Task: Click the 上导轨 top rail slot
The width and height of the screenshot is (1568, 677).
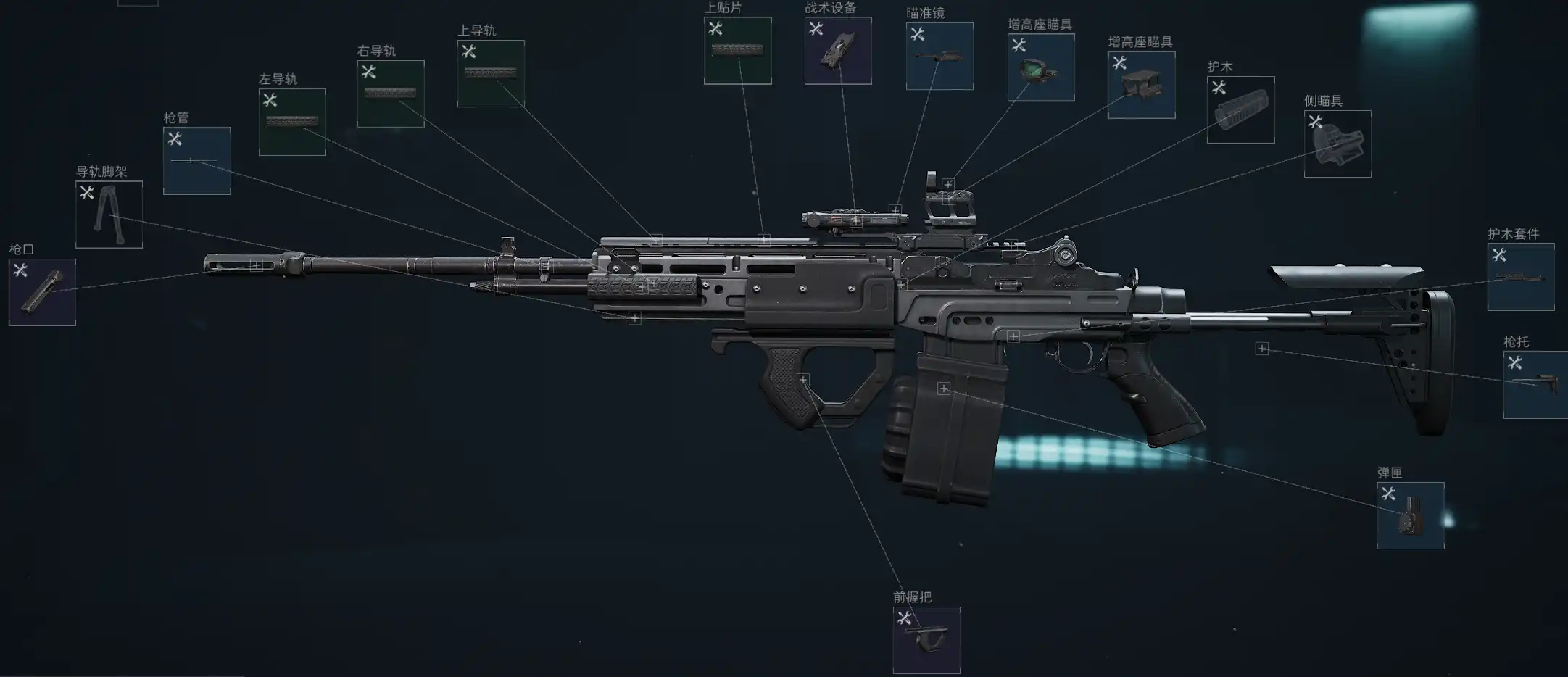Action: (x=491, y=73)
